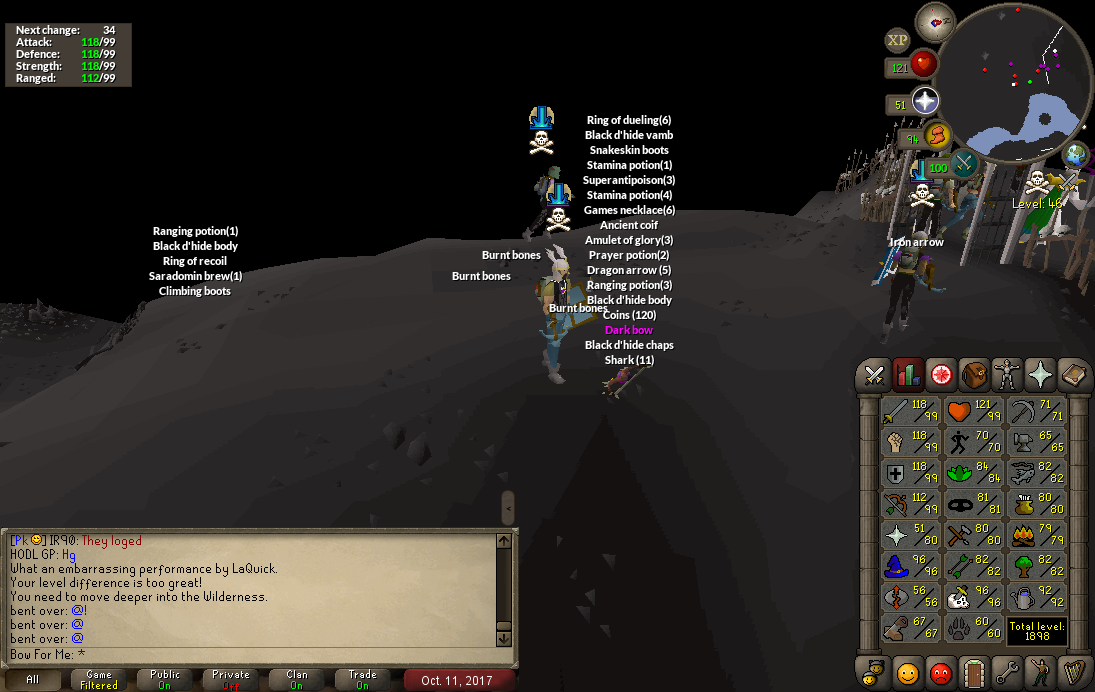Open the Combat Options tab
This screenshot has height=692, width=1095.
[x=875, y=375]
